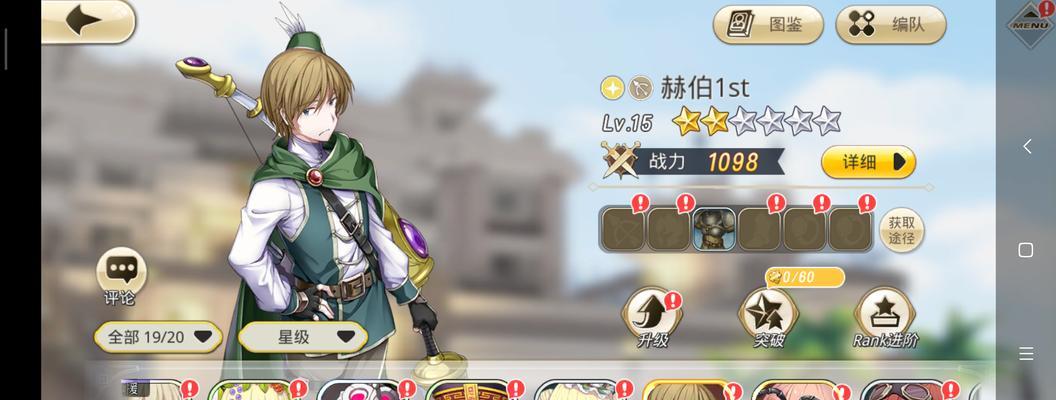
Task: Open the 评论 comments bubble
Action: pos(120,275)
